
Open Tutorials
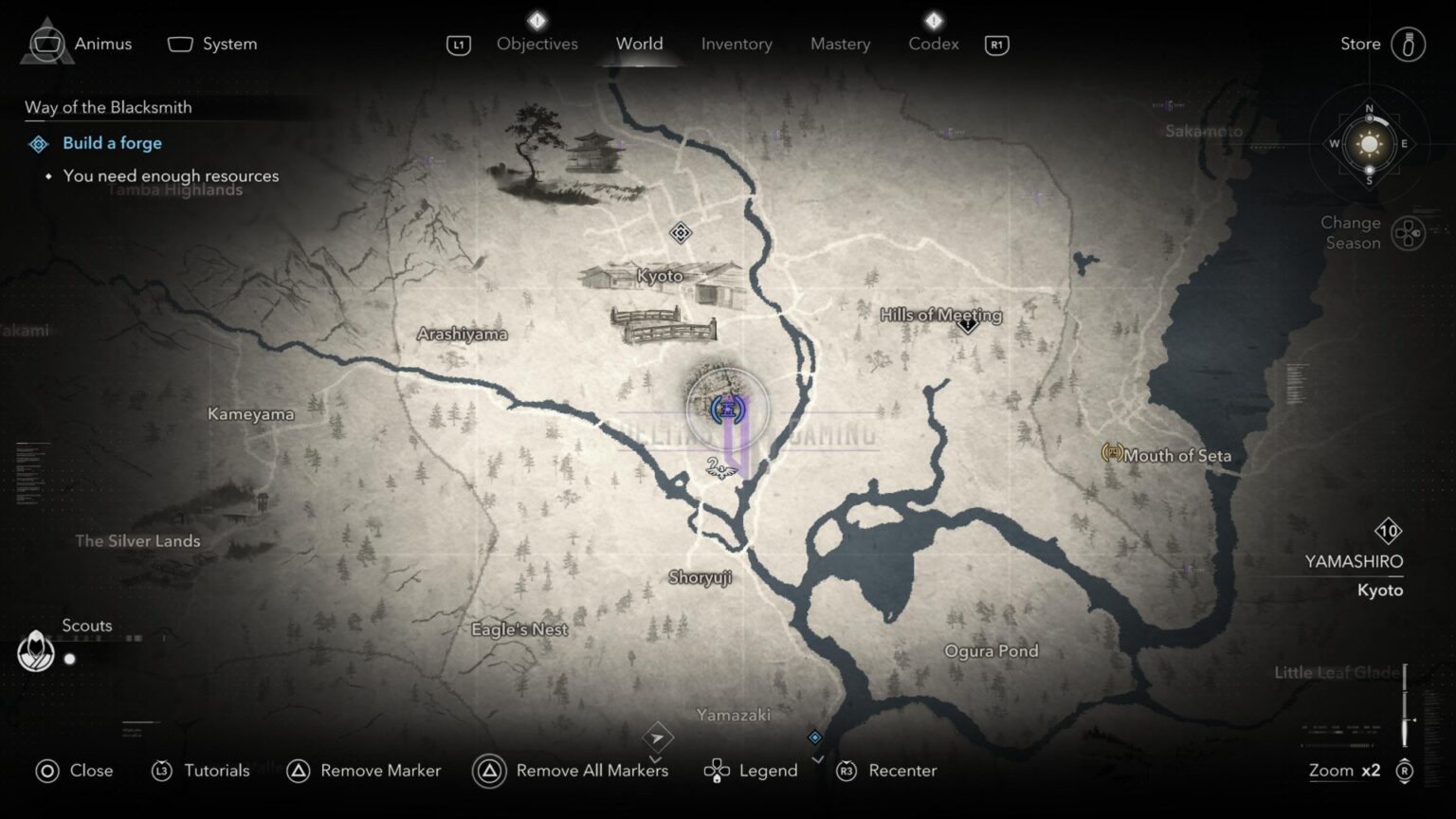coord(200,771)
